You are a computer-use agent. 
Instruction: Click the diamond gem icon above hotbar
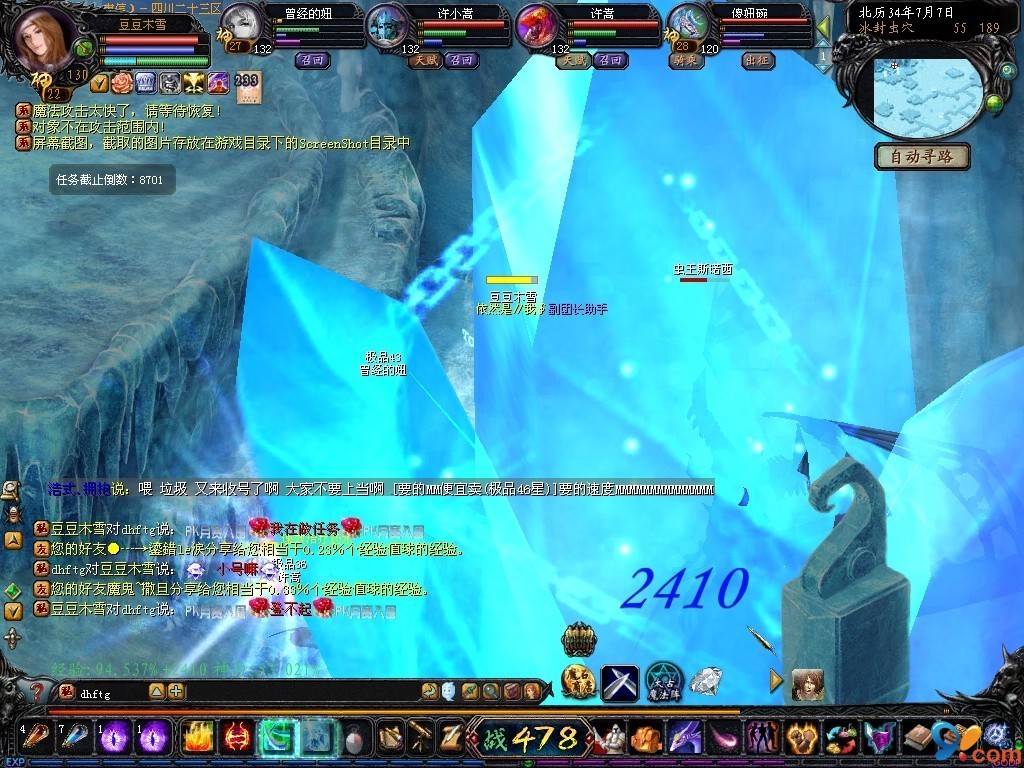pyautogui.click(x=706, y=681)
